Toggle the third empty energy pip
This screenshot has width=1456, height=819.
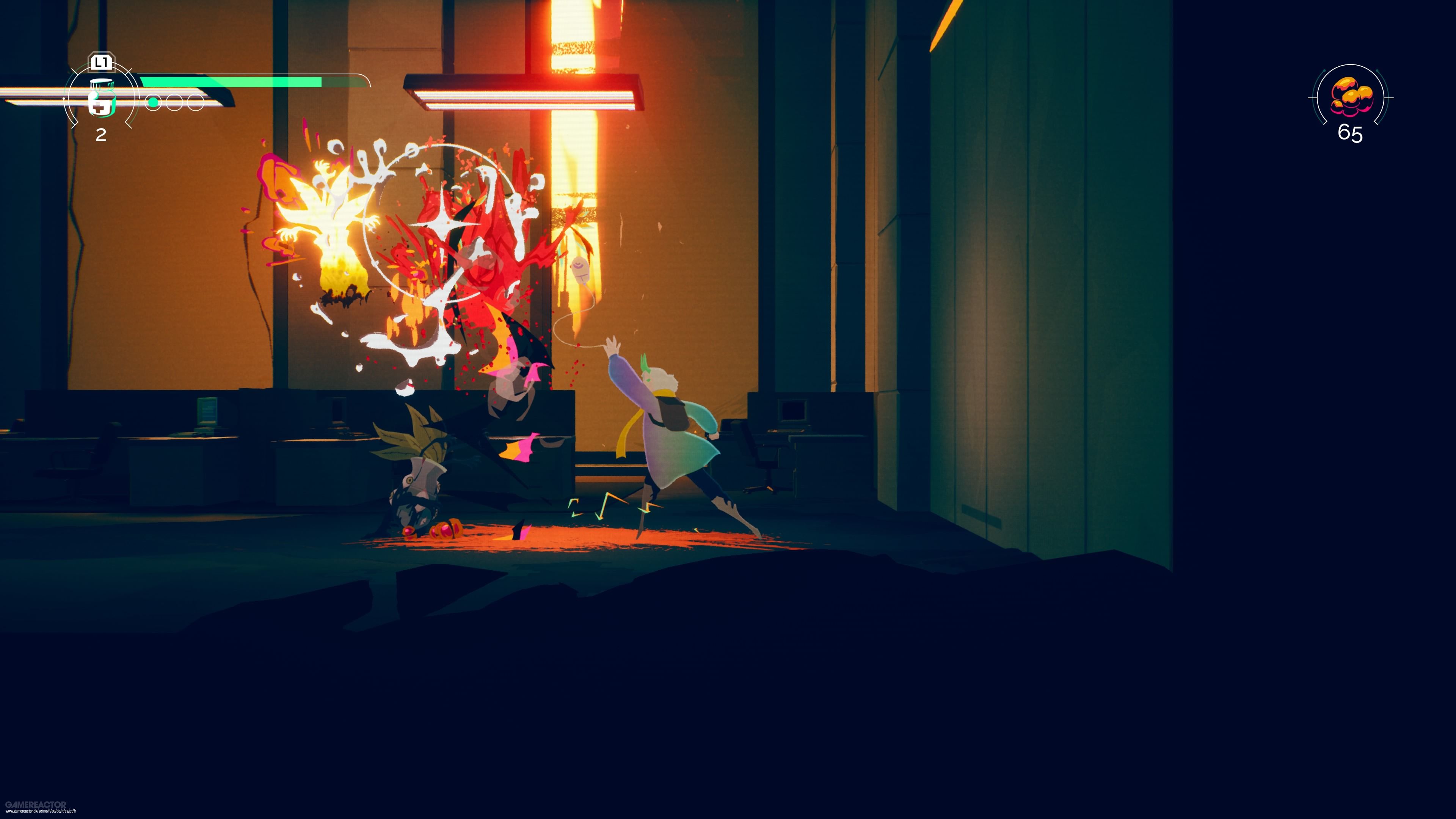[x=195, y=102]
